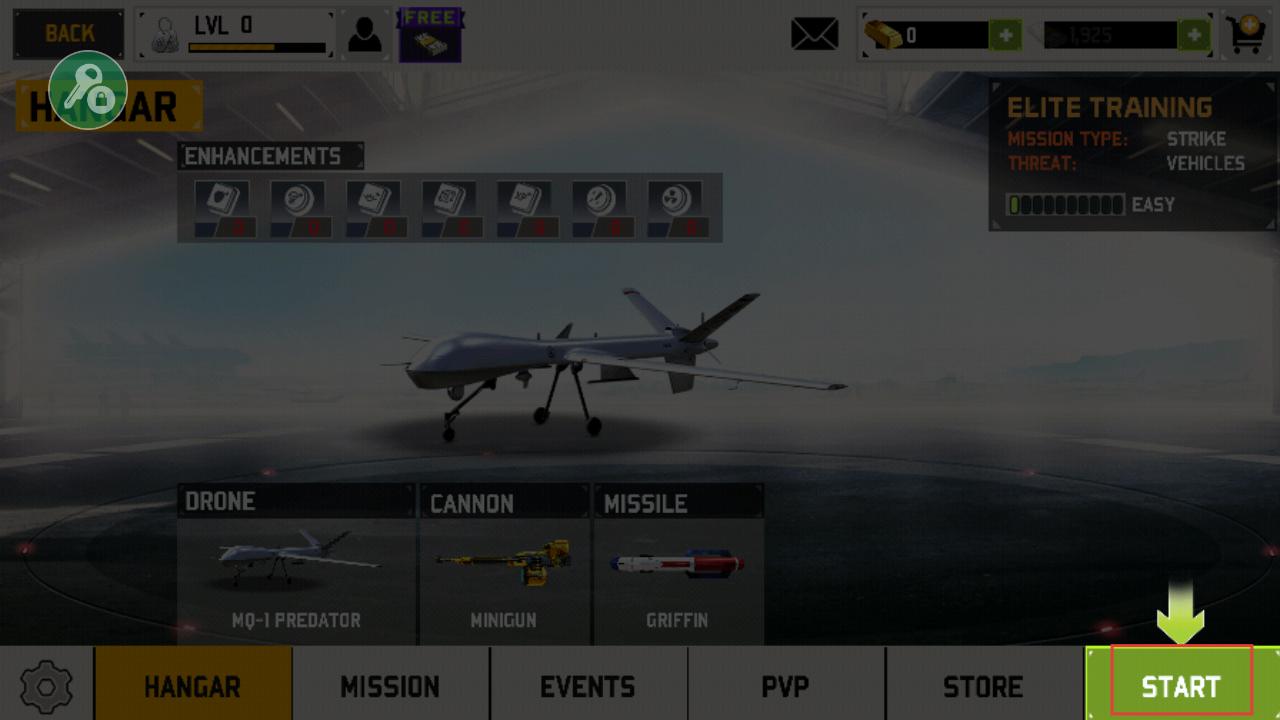Screen dimensions: 1280x720
Task: Select the PVP tab
Action: pyautogui.click(x=785, y=686)
